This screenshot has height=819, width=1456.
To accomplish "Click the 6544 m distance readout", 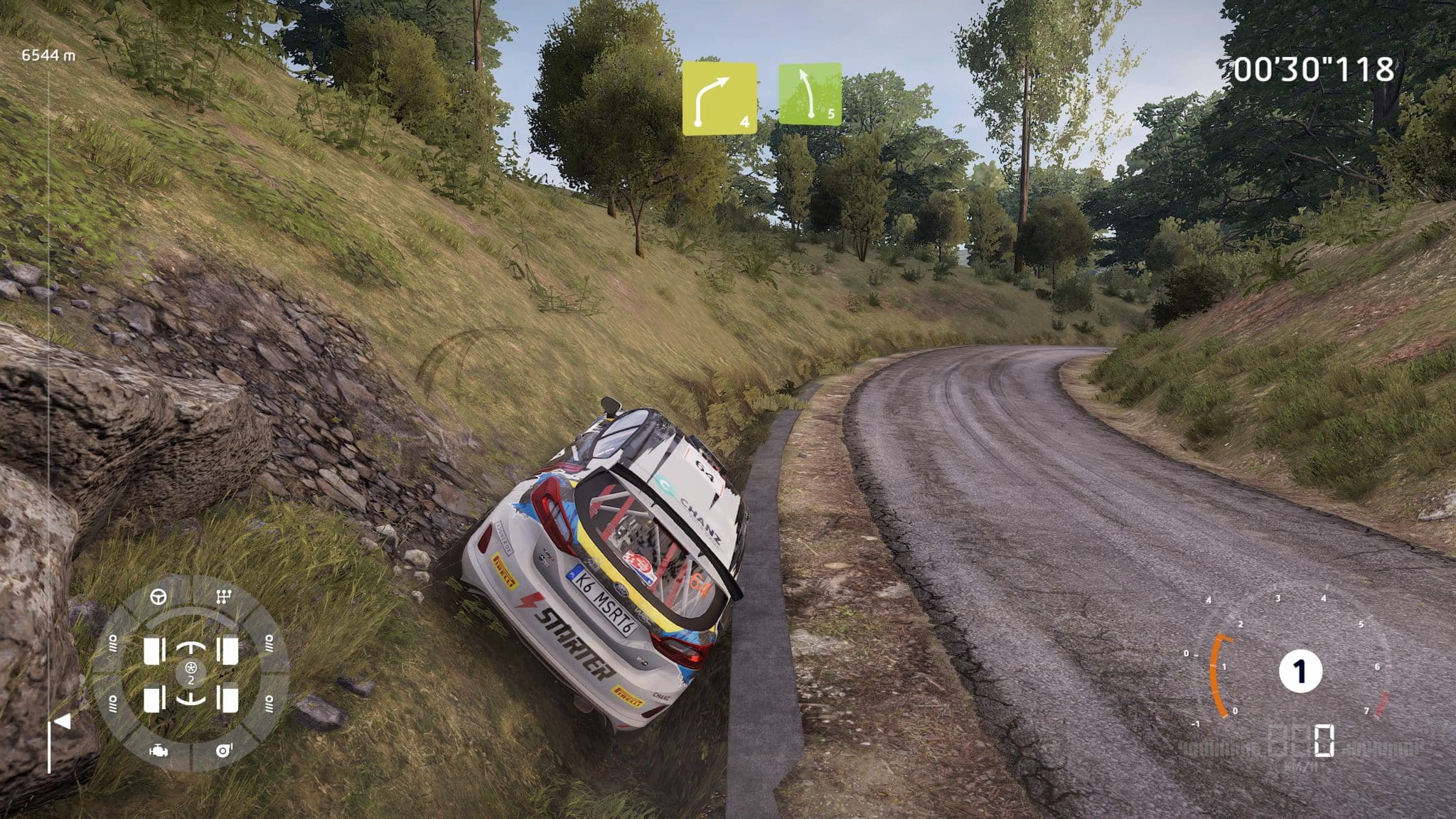I will [x=46, y=53].
